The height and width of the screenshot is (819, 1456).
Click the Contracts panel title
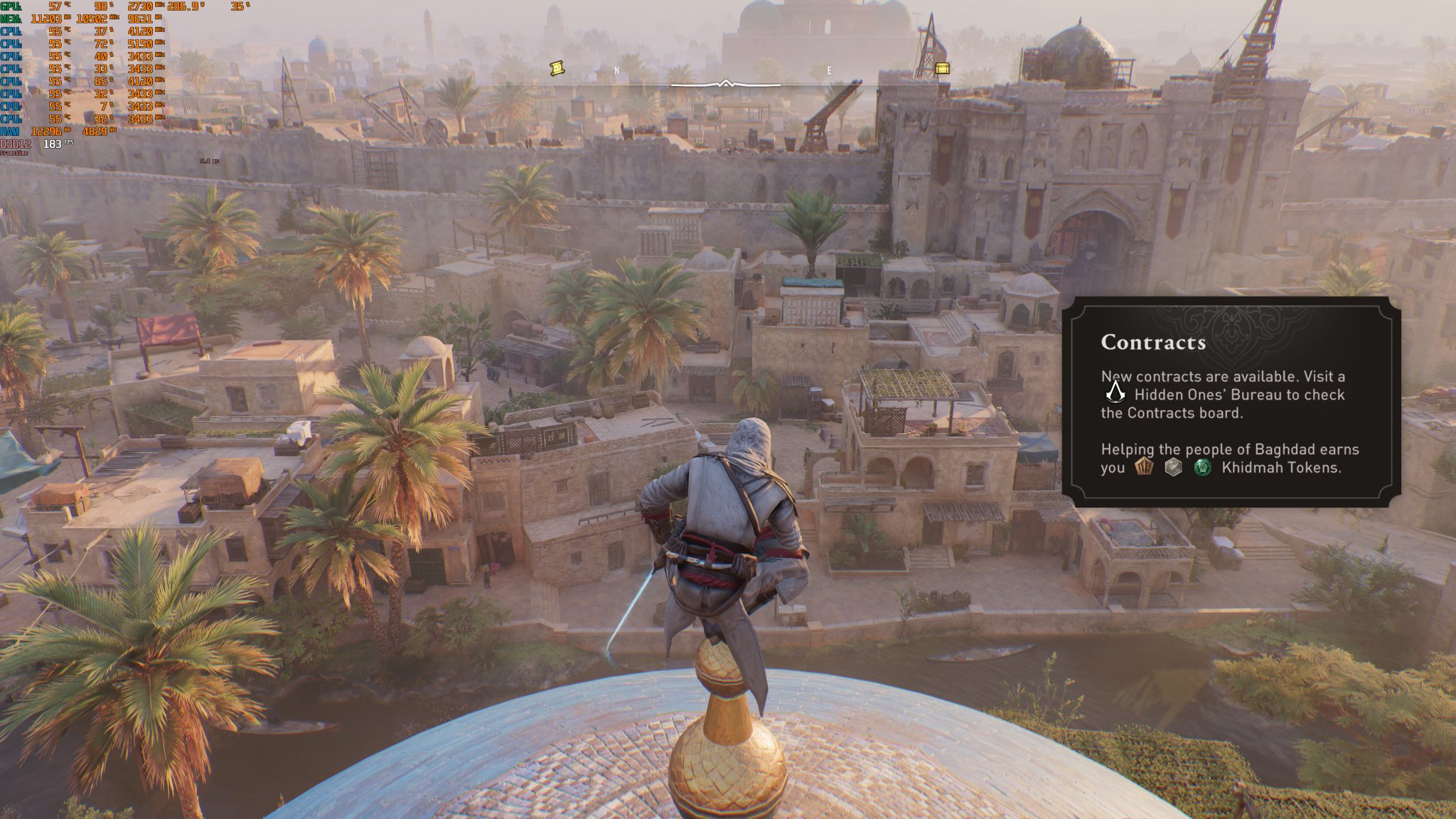(1153, 342)
